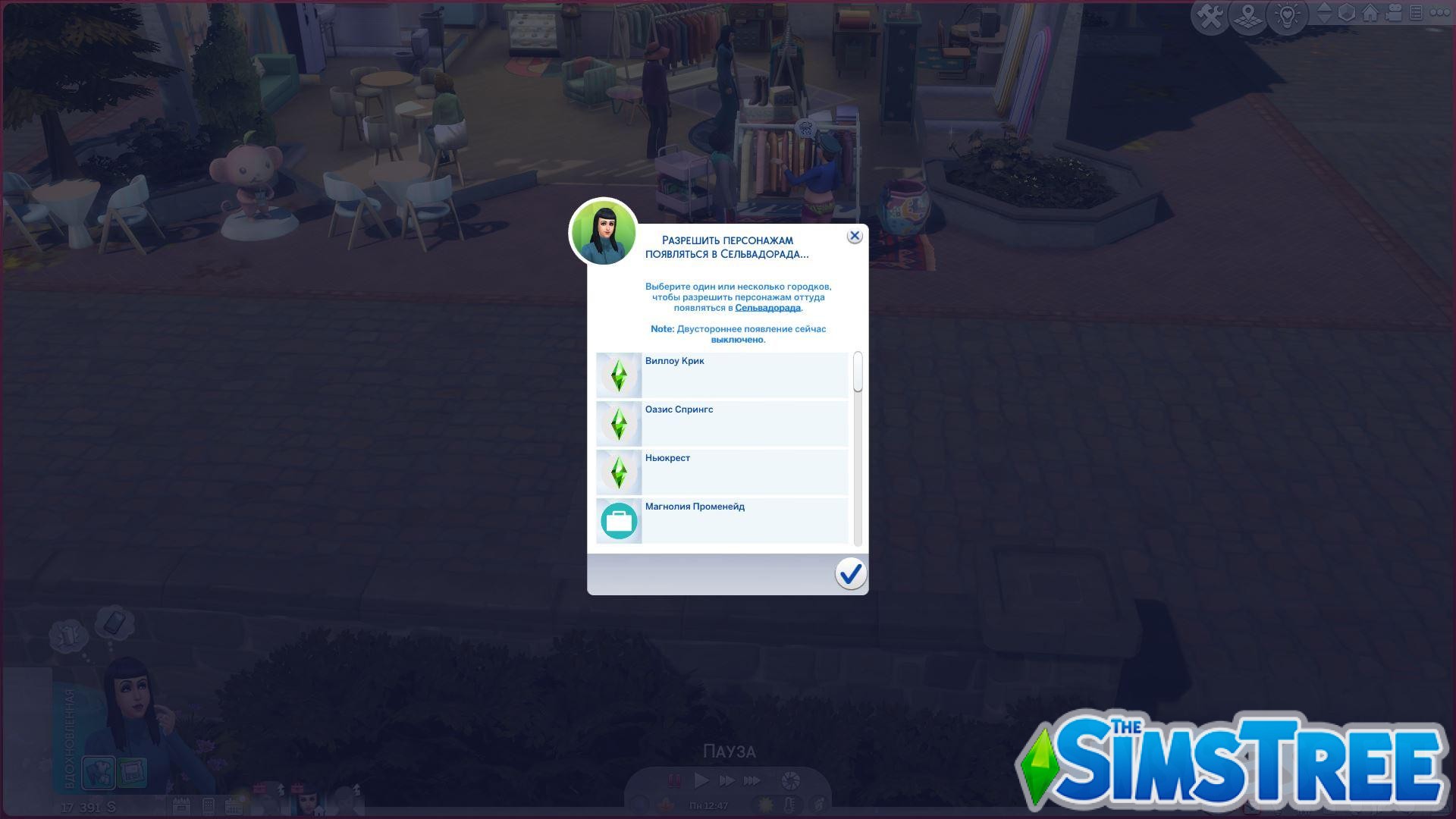The height and width of the screenshot is (819, 1456).
Task: Select the green career panel tab
Action: pos(132,772)
